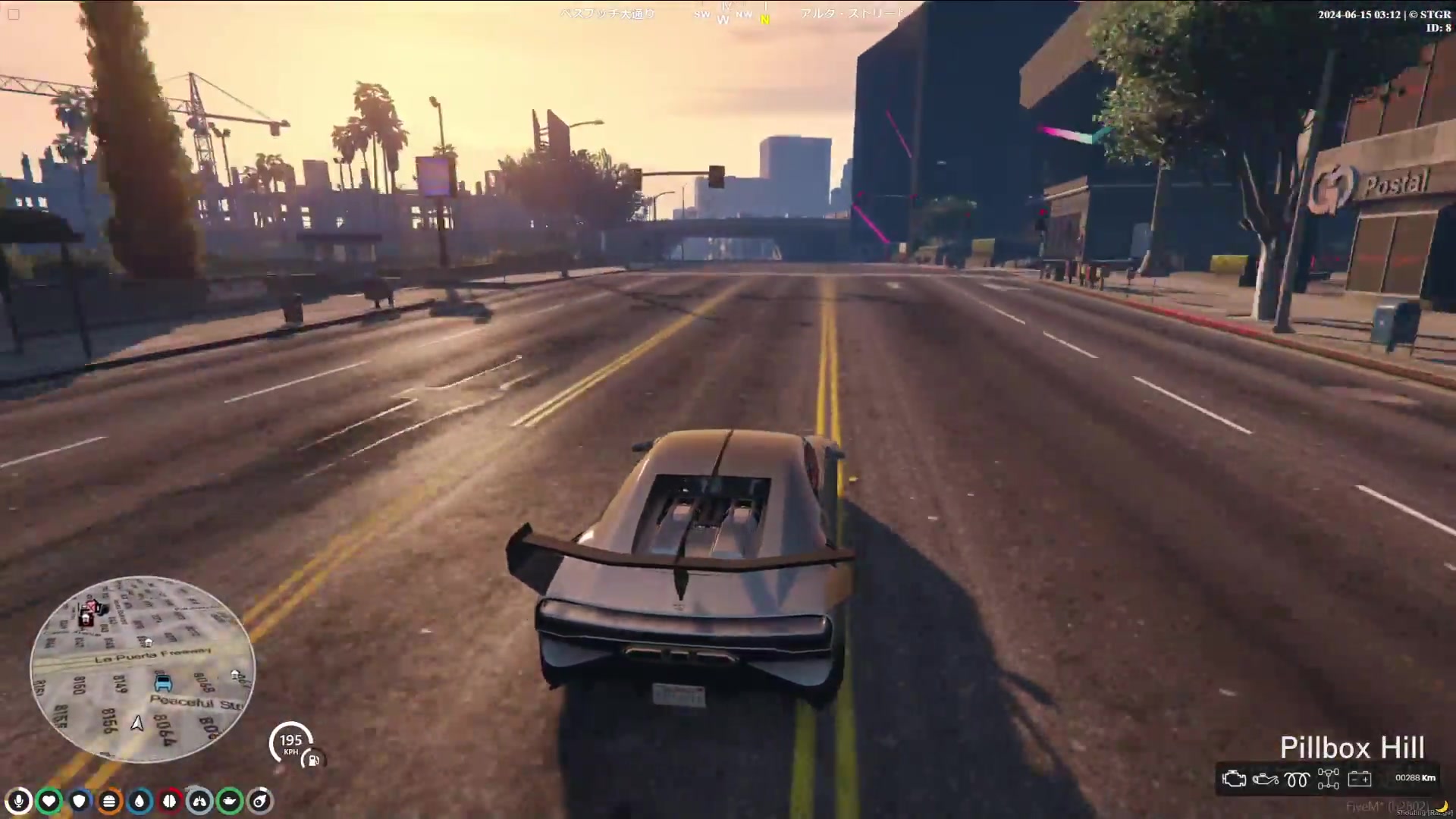The width and height of the screenshot is (1456, 819).
Task: Click the fuel pump gauge icon
Action: (x=312, y=759)
